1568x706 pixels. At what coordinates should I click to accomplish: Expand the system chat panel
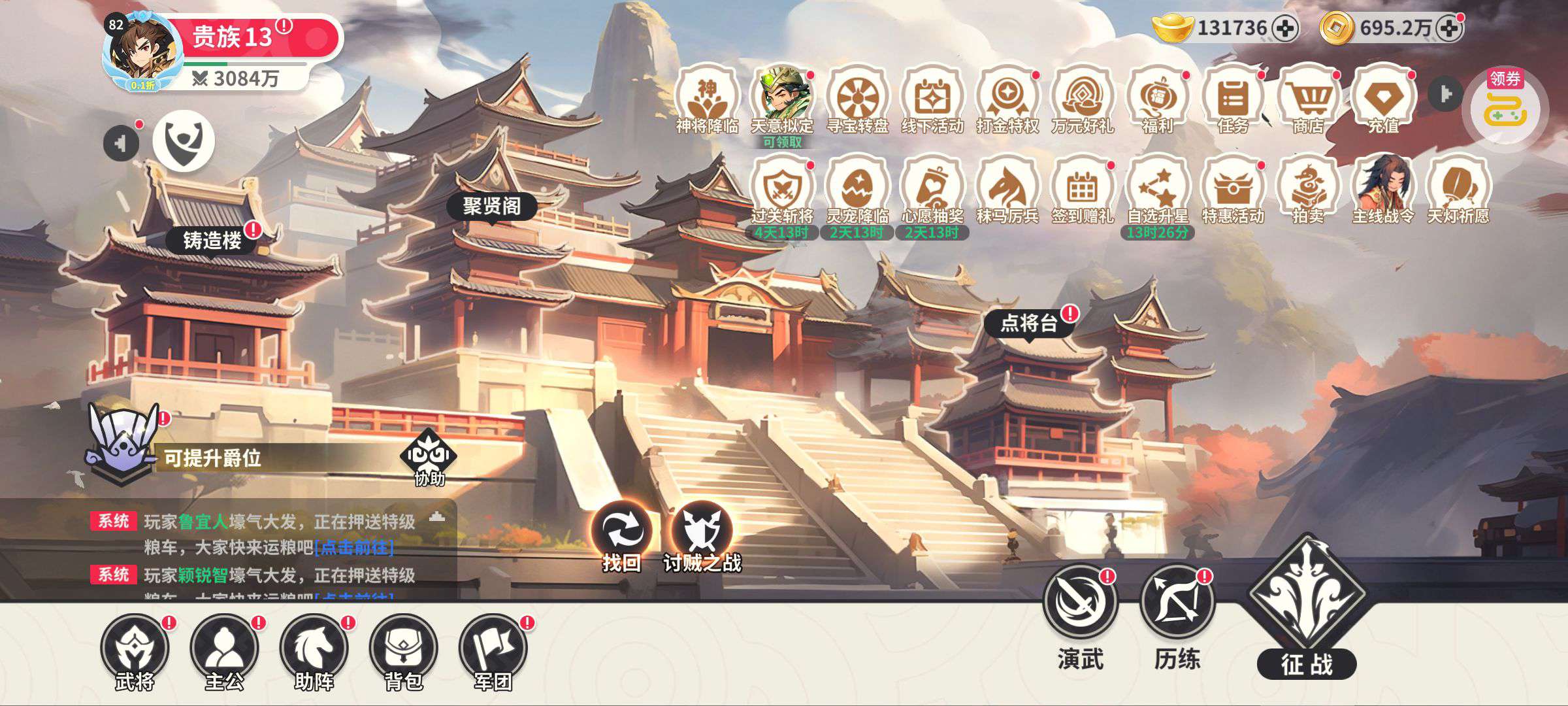437,518
